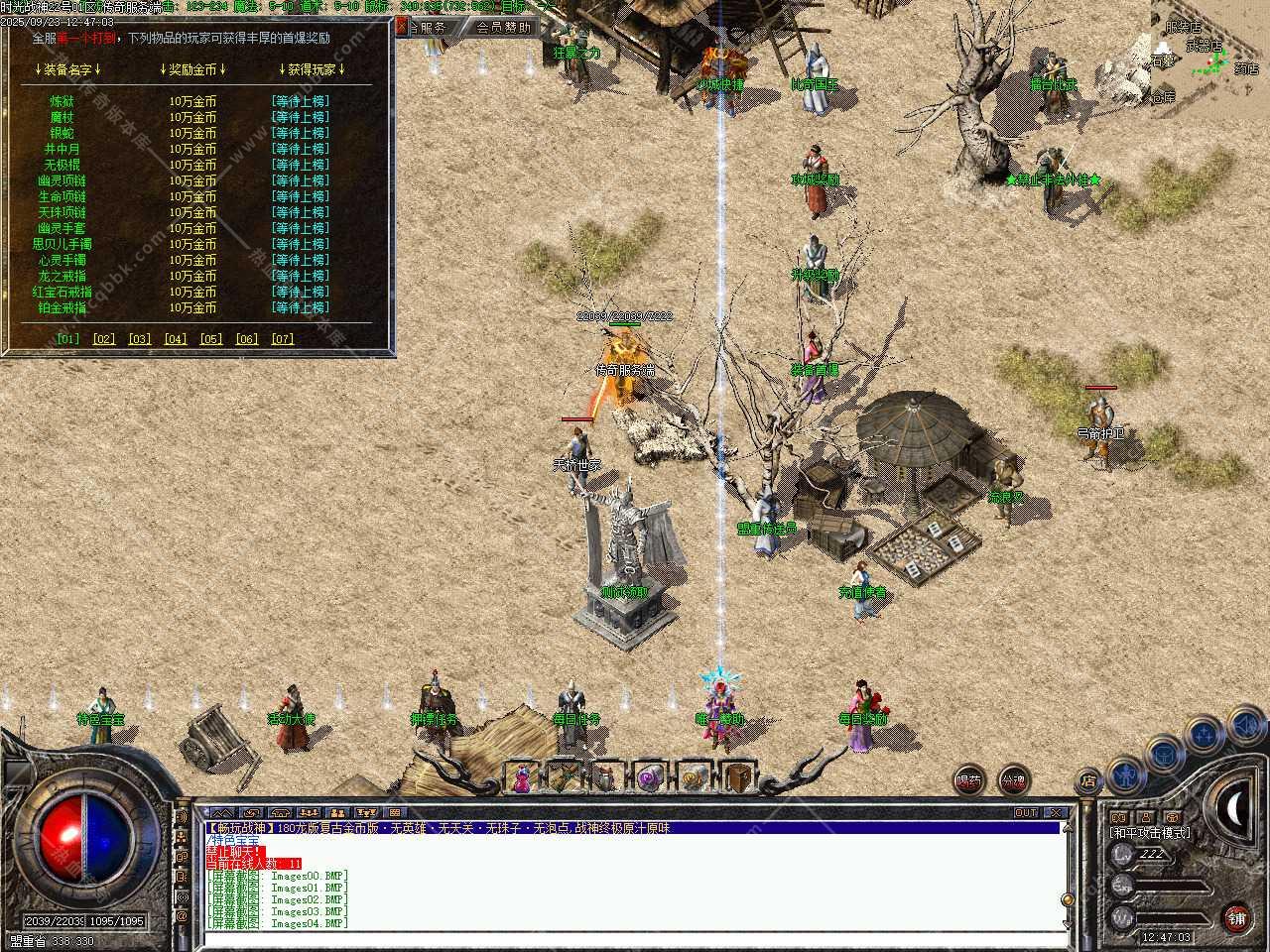Activate the 分魂 round button
Image resolution: width=1270 pixels, height=952 pixels.
click(1013, 780)
